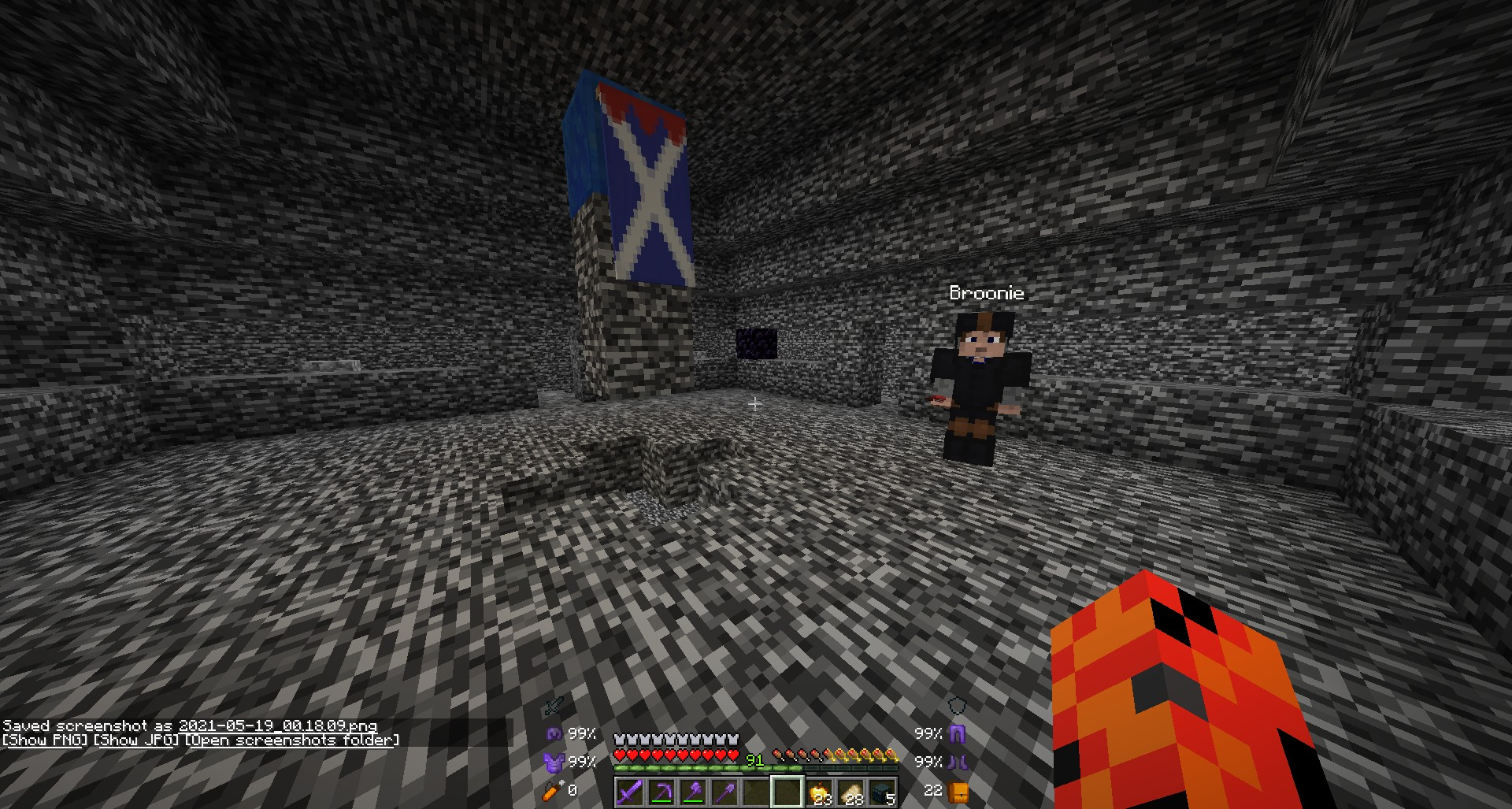This screenshot has height=809, width=1512.
Task: Select the netherite shovel hotbar slot
Action: [724, 792]
